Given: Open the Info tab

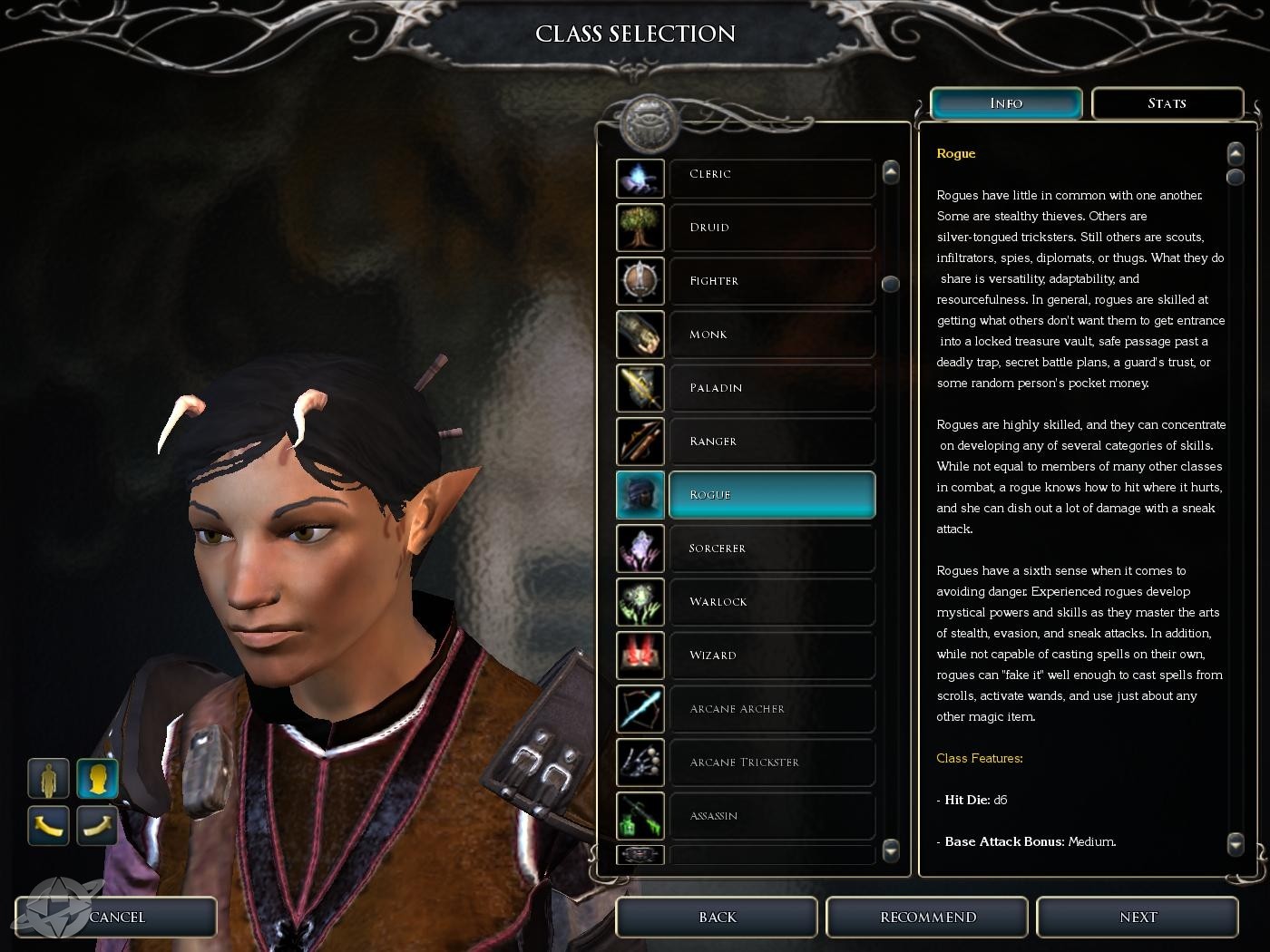Looking at the screenshot, I should (1006, 103).
